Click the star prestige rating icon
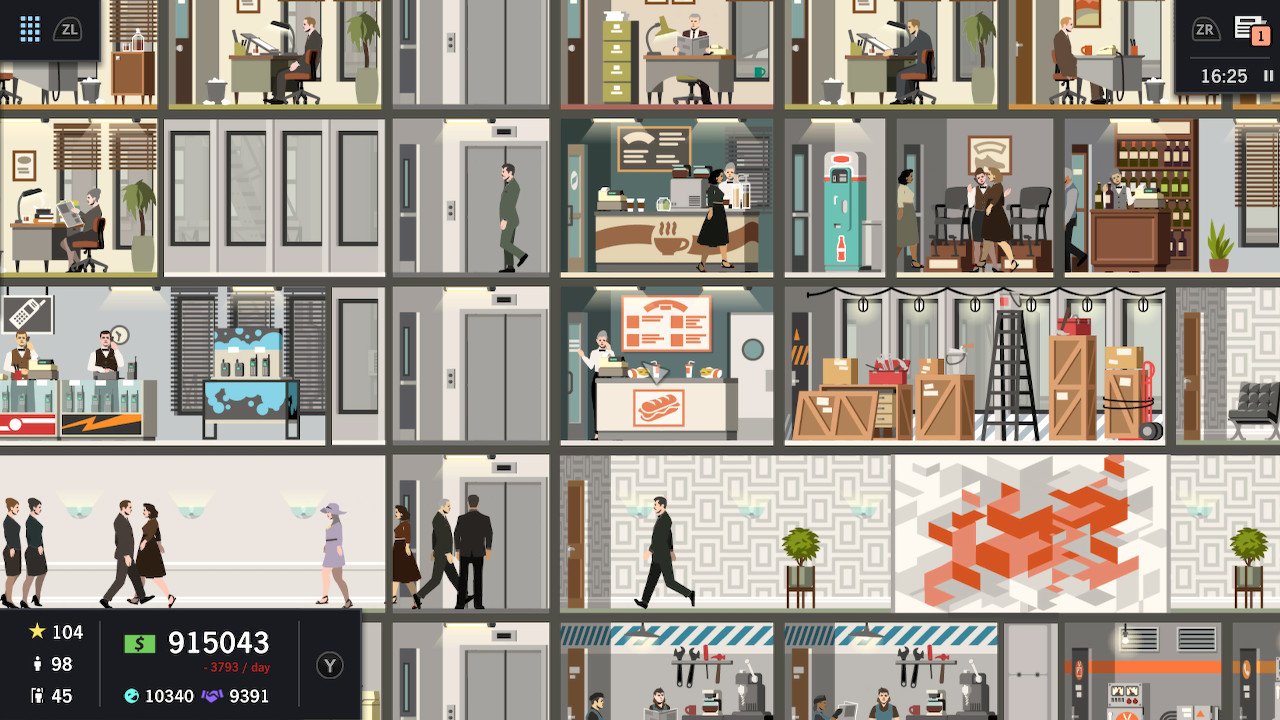 pos(36,631)
